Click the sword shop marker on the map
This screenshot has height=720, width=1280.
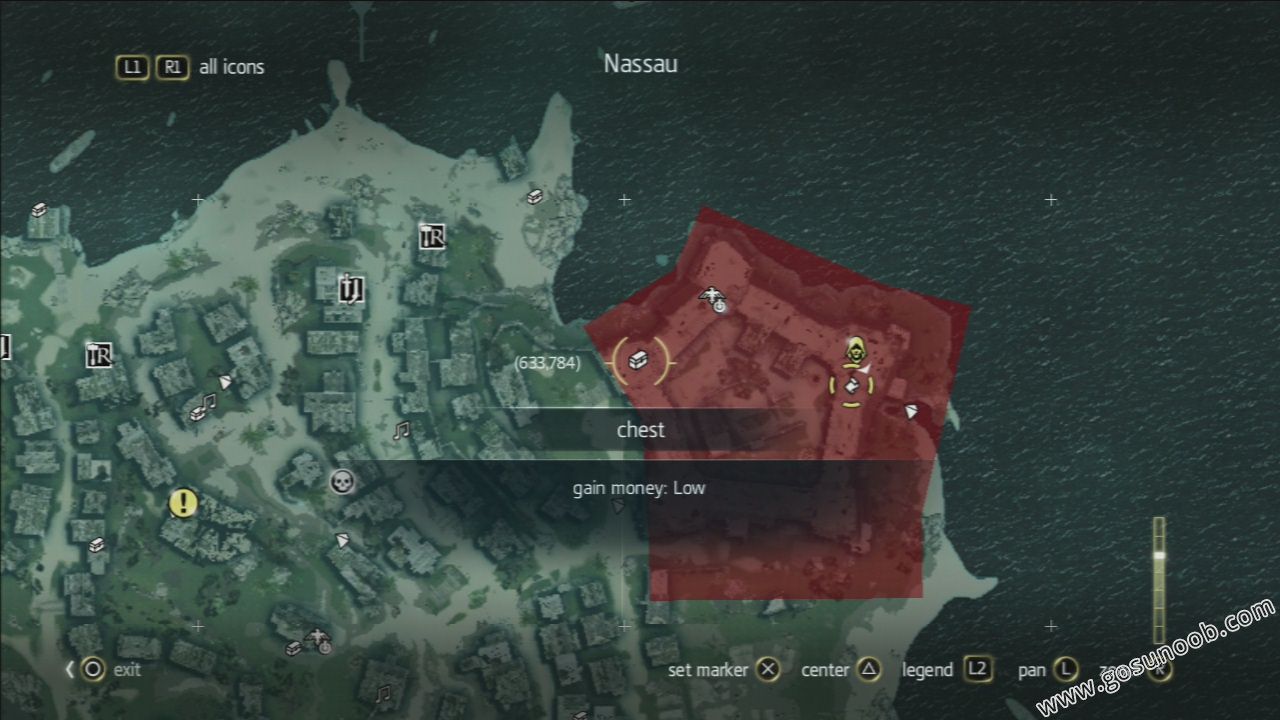349,288
